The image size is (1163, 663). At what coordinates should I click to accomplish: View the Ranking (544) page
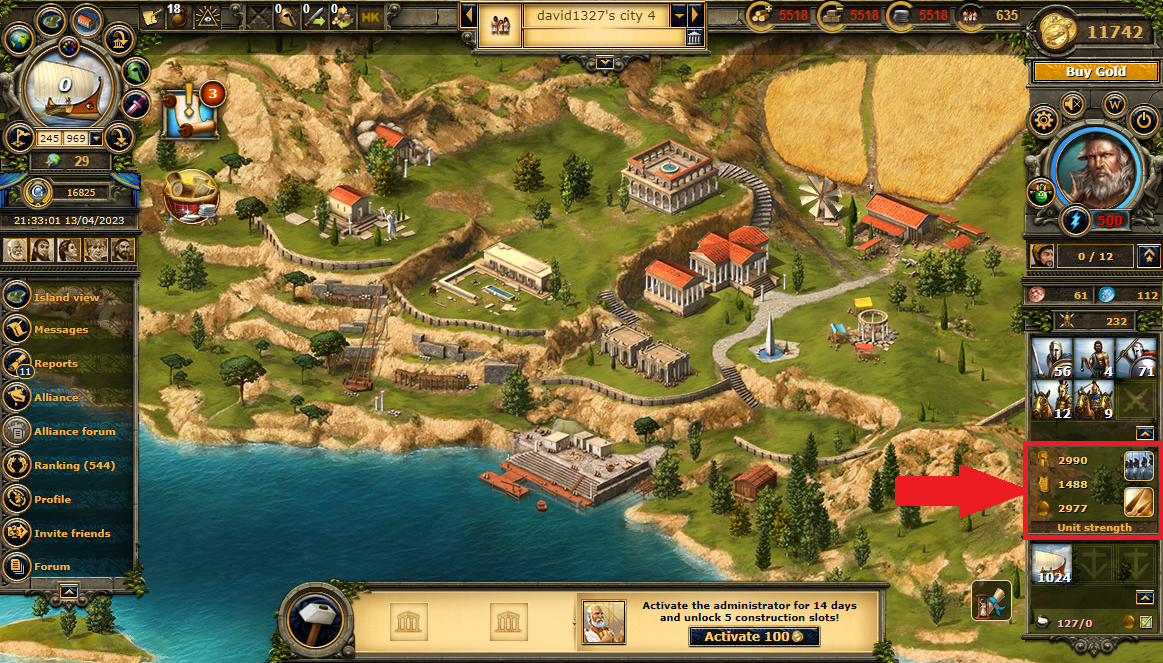(x=74, y=466)
